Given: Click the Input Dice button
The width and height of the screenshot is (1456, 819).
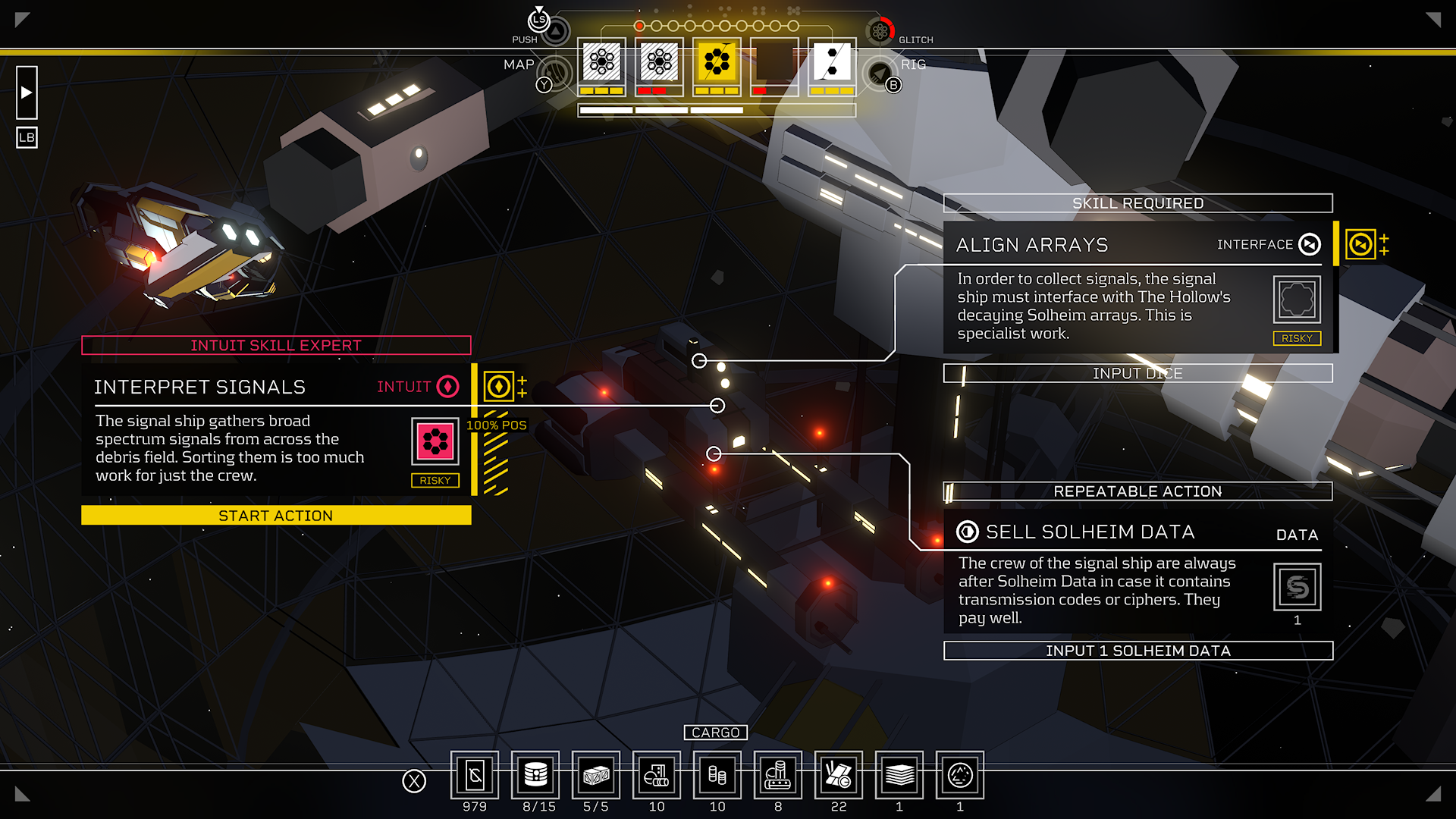Looking at the screenshot, I should [1137, 373].
